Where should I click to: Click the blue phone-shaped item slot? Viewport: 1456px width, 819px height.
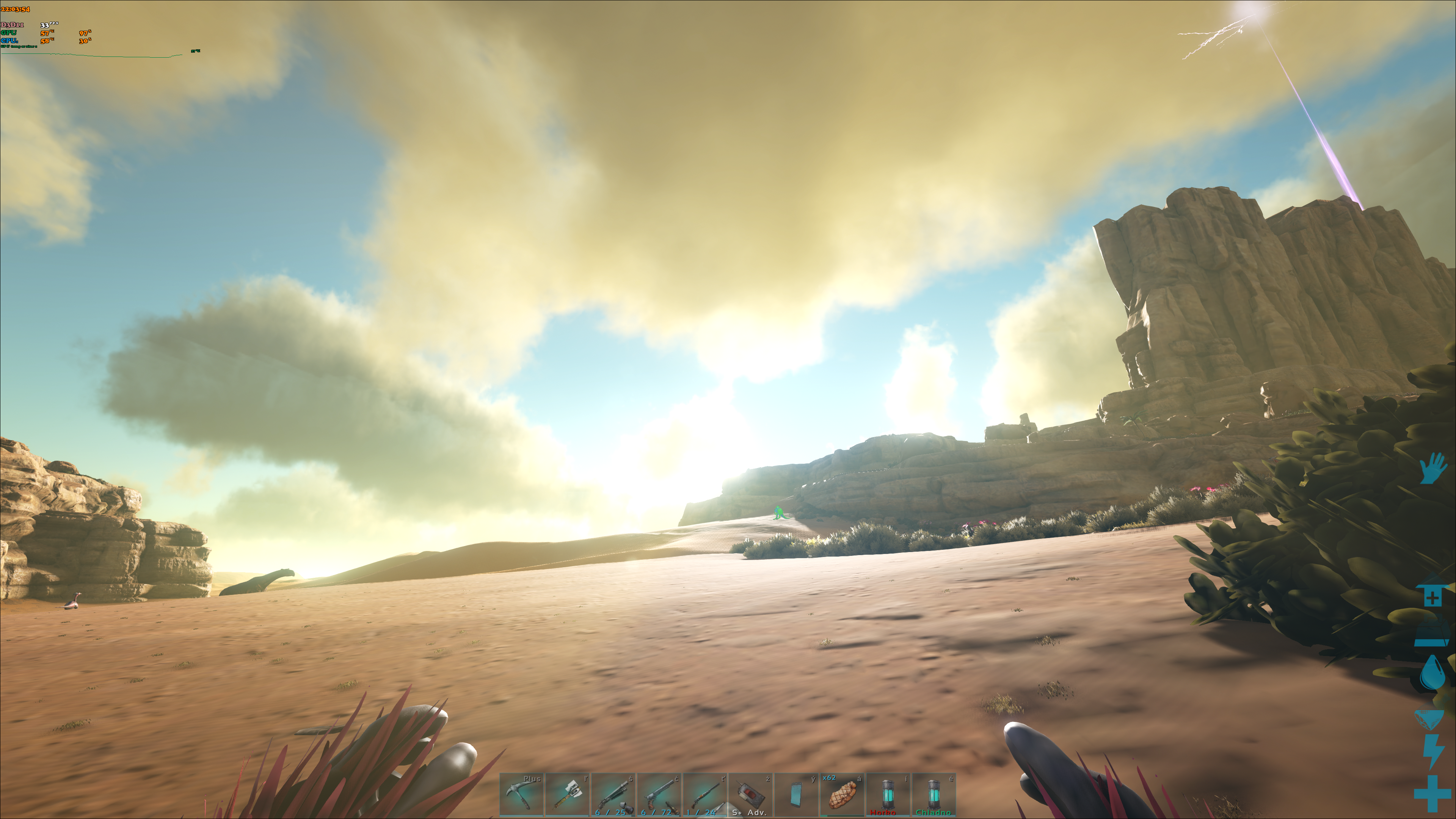(796, 795)
